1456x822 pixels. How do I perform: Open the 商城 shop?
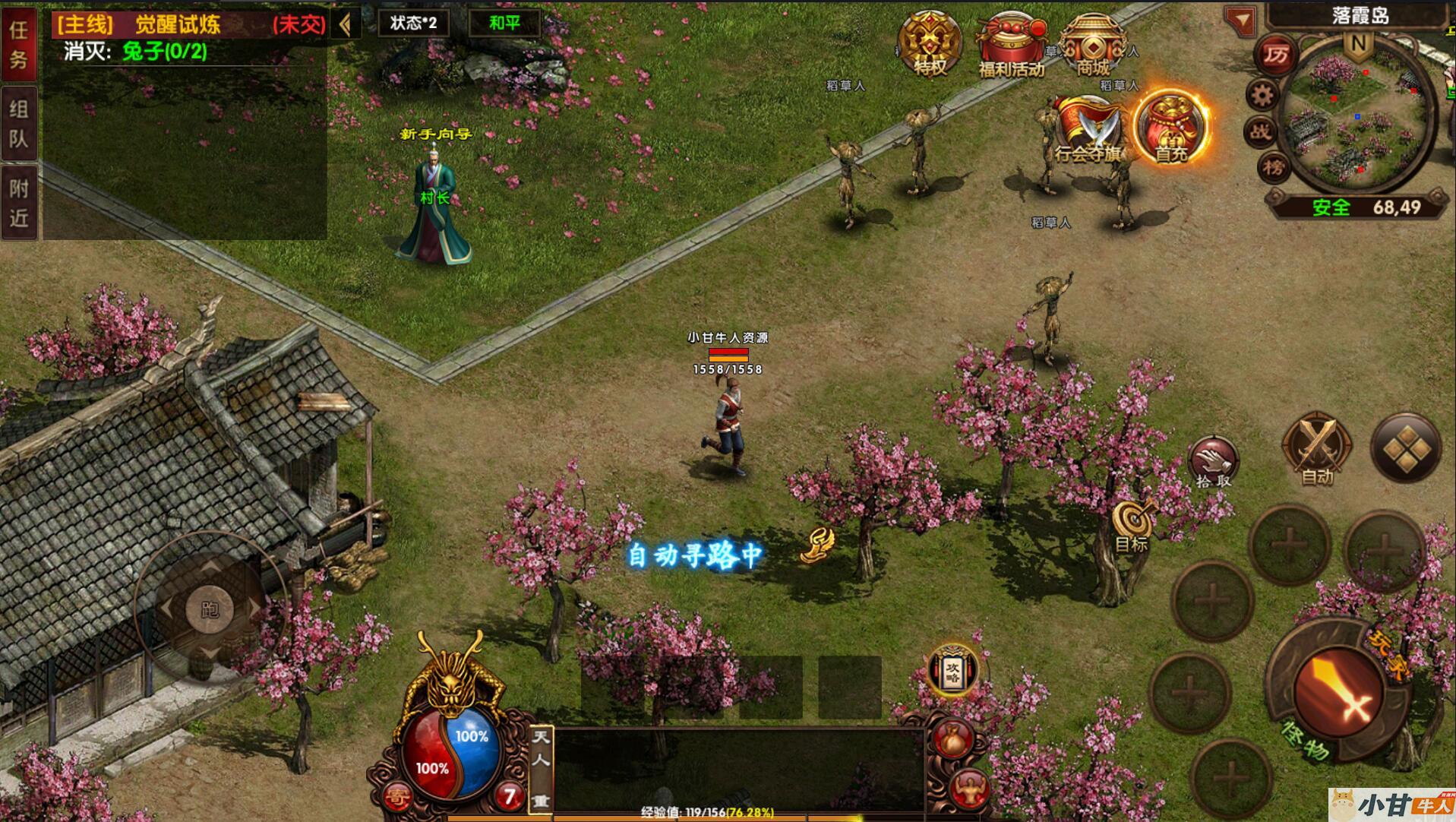[1092, 46]
